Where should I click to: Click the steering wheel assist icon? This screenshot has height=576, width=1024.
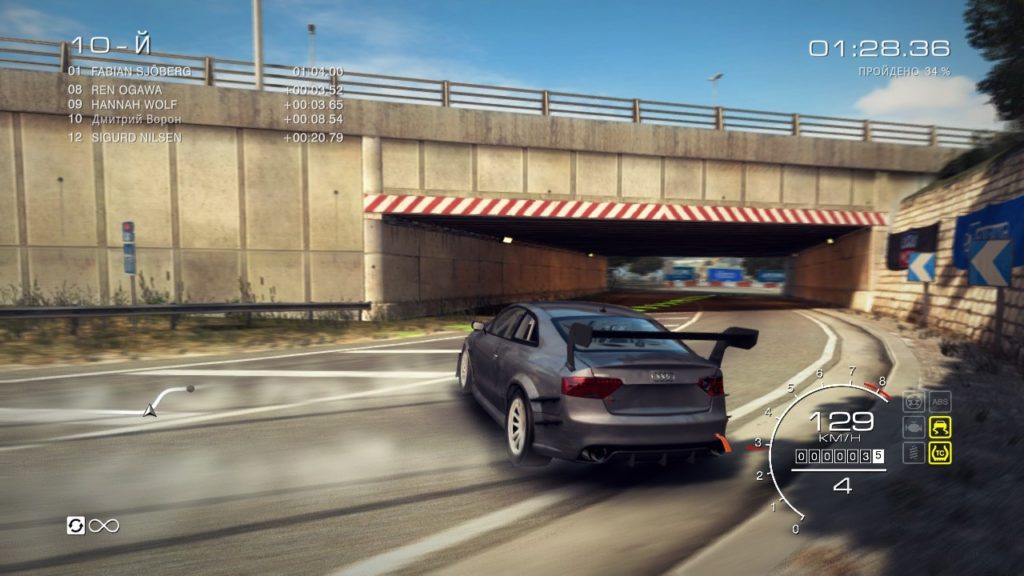tap(913, 401)
